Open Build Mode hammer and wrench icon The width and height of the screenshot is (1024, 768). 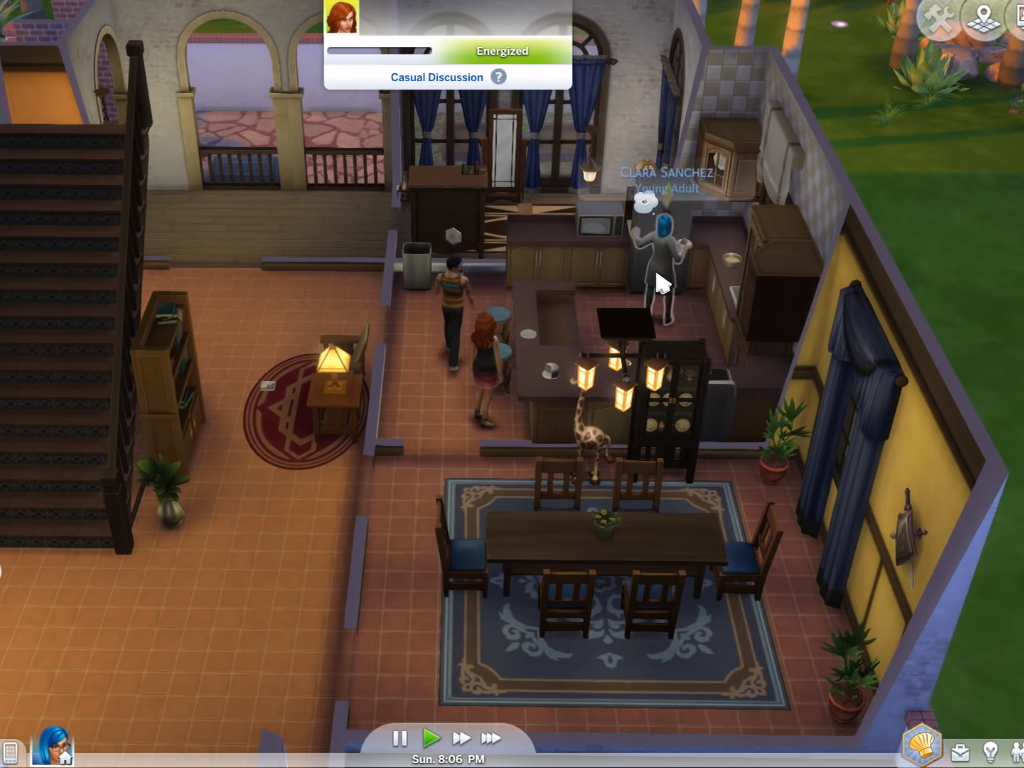[940, 18]
